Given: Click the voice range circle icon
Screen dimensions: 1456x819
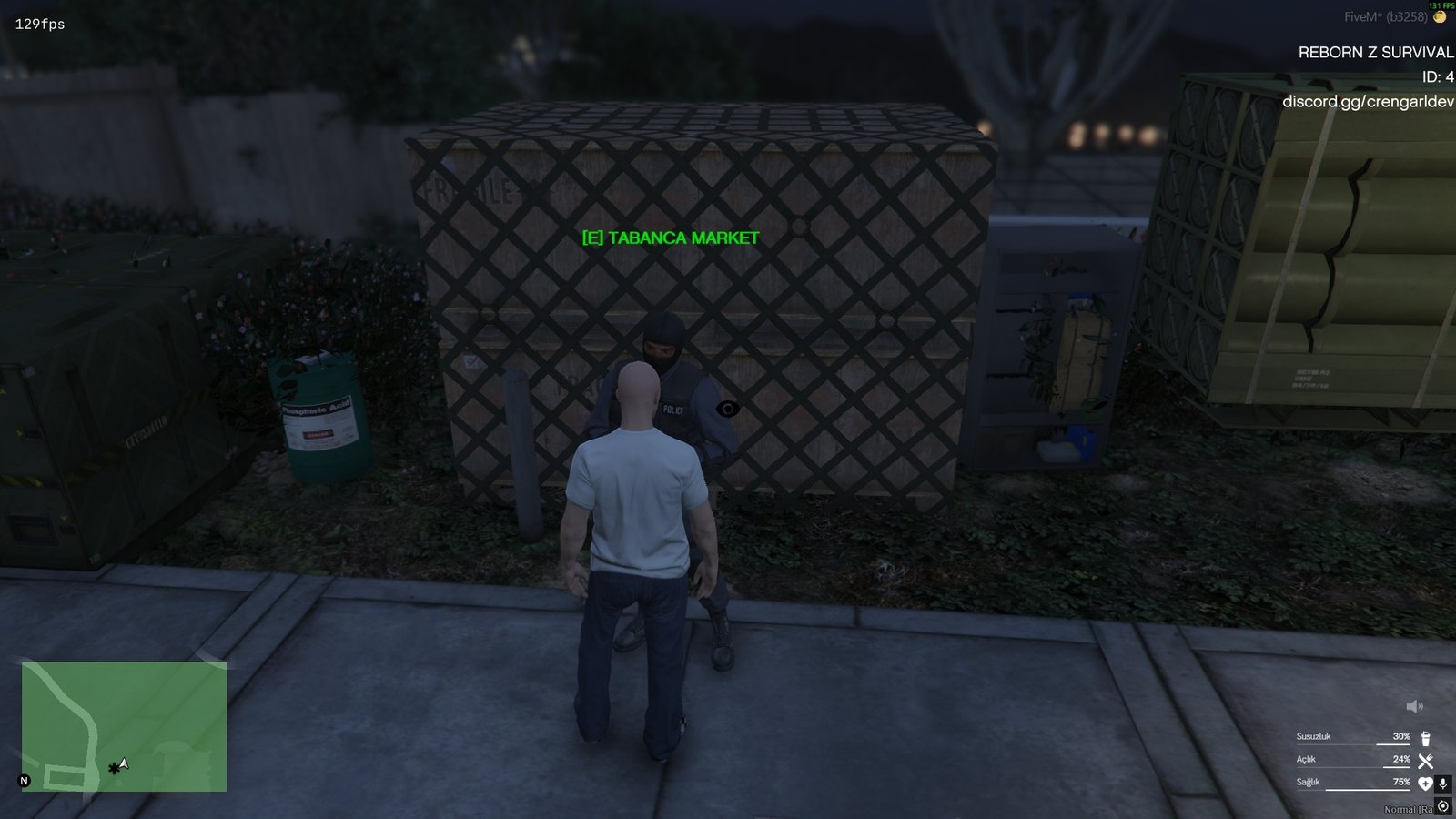Looking at the screenshot, I should click(1443, 806).
